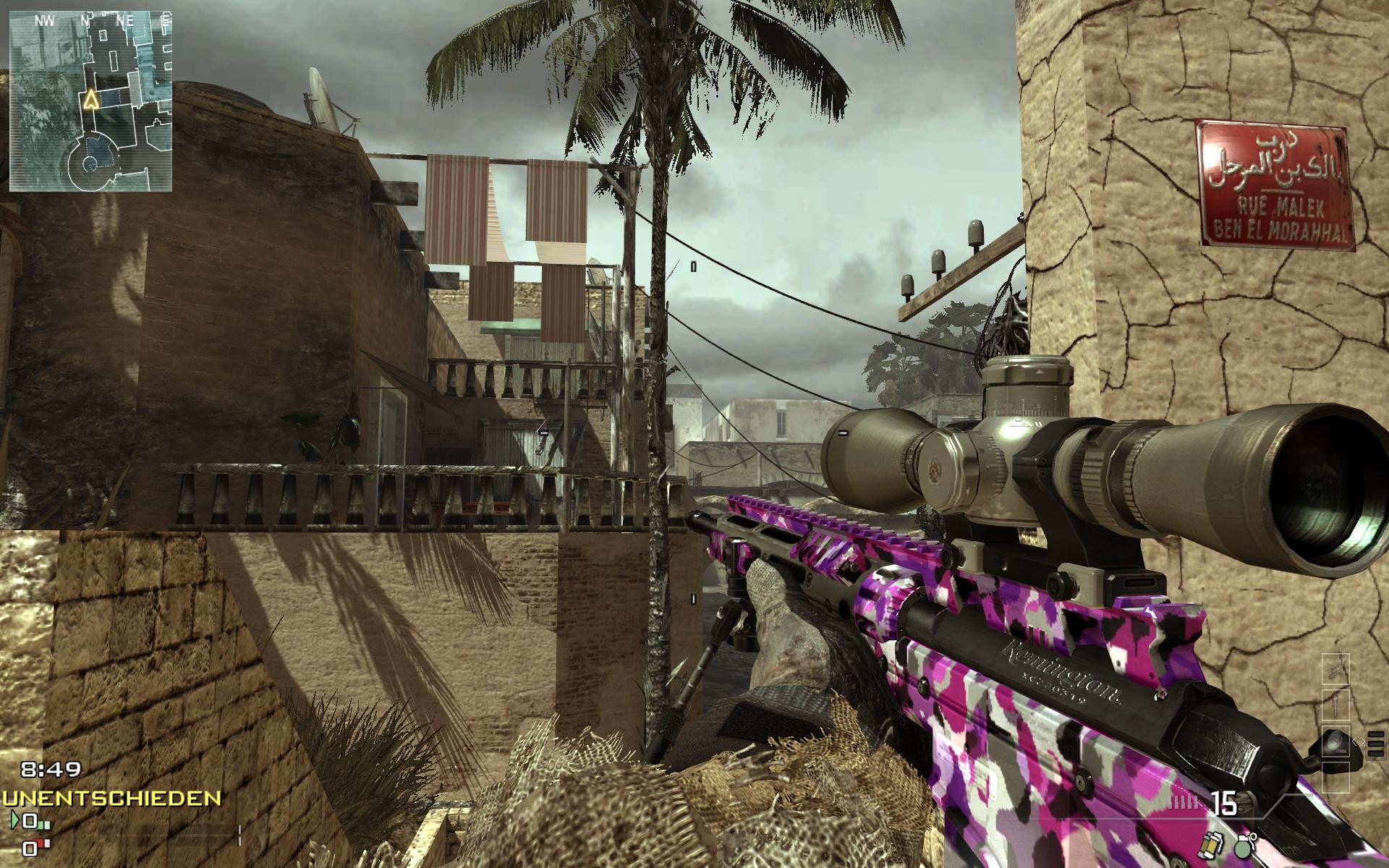
Task: Select the frag grenade icon
Action: (1244, 848)
